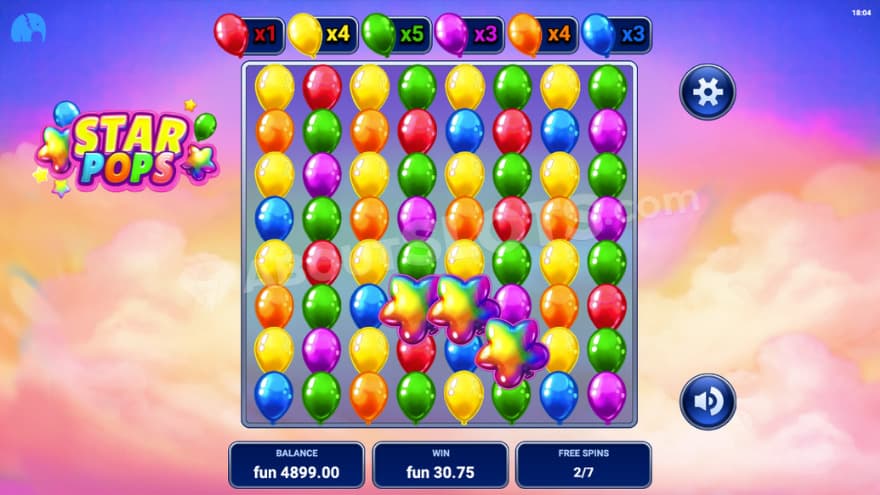Click the elephant logo icon

[x=28, y=29]
